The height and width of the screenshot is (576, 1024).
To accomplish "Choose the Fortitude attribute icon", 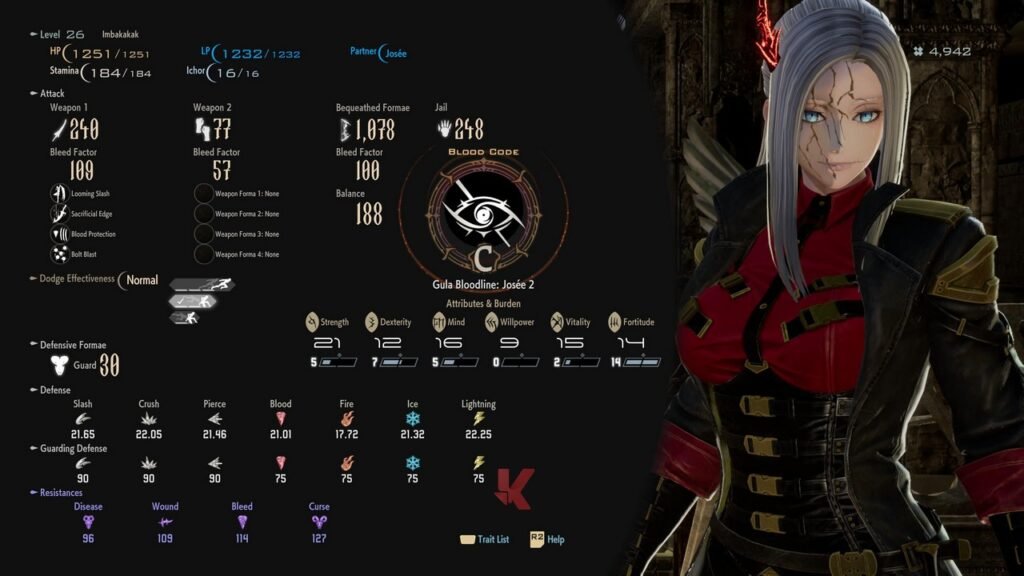I will tap(615, 322).
